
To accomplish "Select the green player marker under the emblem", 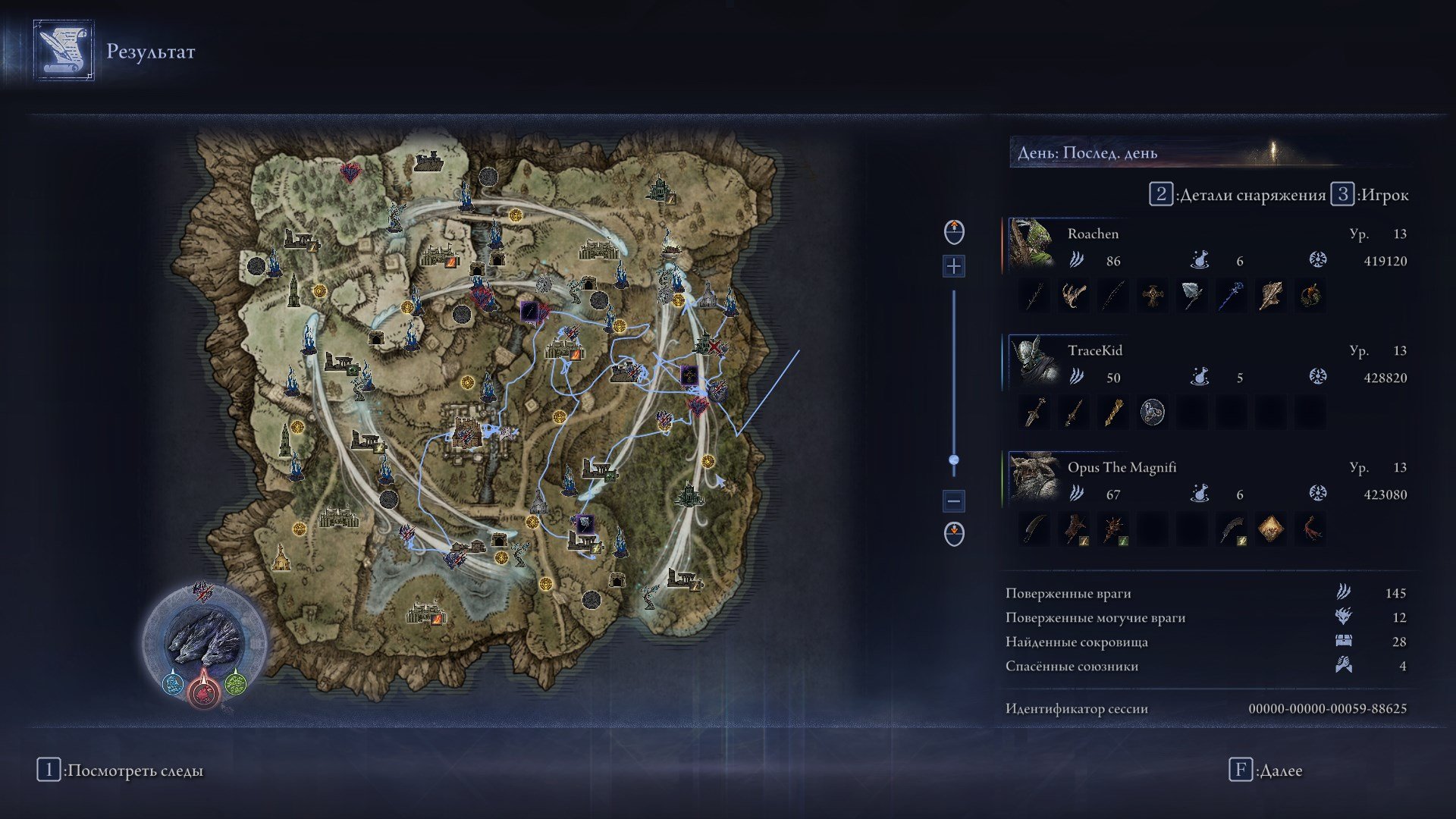I will 235,685.
